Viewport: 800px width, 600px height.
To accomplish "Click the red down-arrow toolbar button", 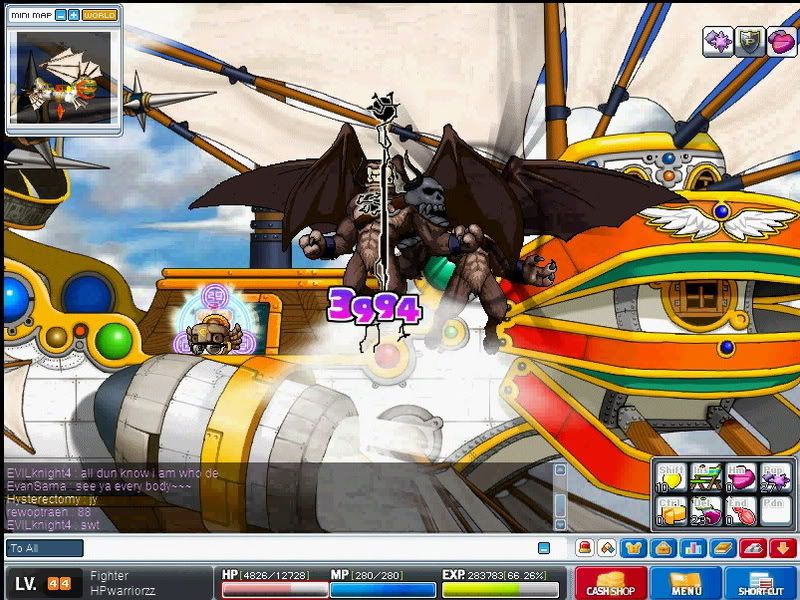I will pyautogui.click(x=783, y=548).
